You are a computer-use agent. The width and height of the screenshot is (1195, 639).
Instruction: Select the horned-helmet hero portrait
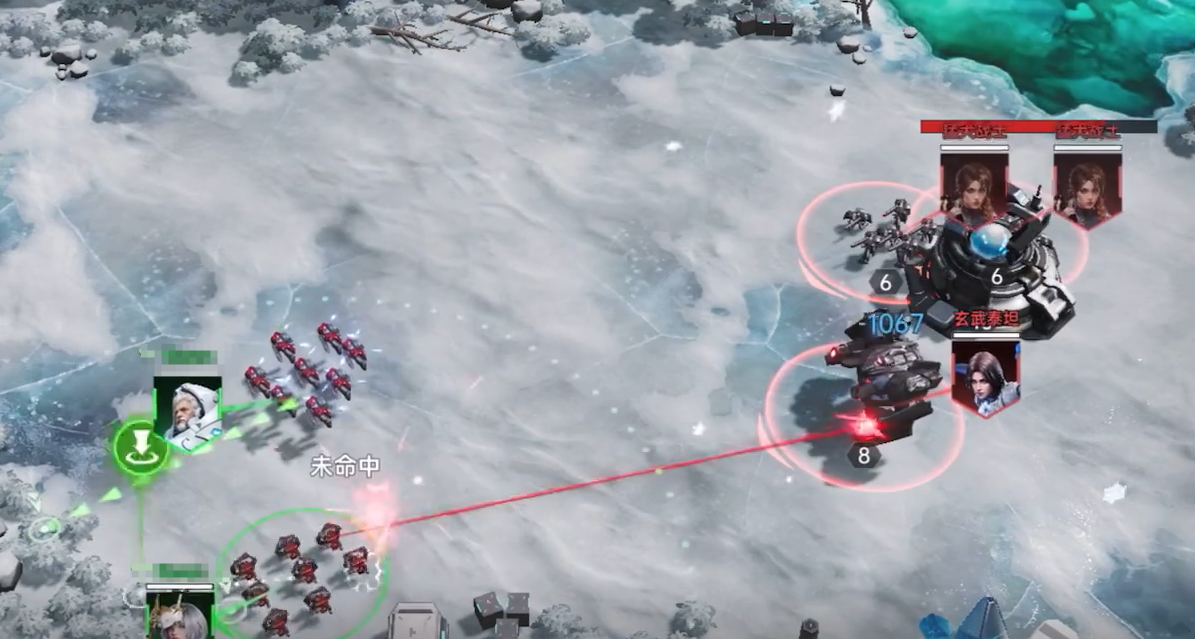pyautogui.click(x=180, y=613)
